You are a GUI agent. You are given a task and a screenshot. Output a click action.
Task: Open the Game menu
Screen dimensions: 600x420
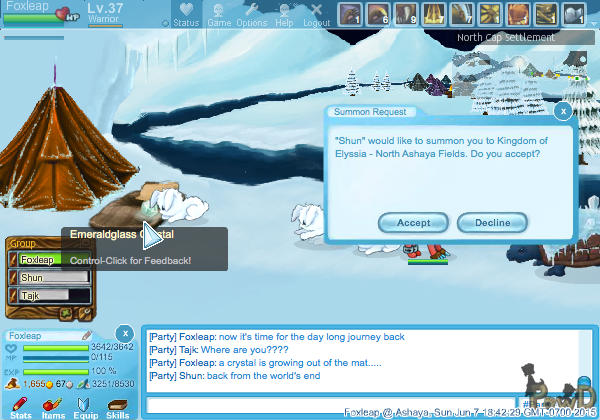coord(218,15)
